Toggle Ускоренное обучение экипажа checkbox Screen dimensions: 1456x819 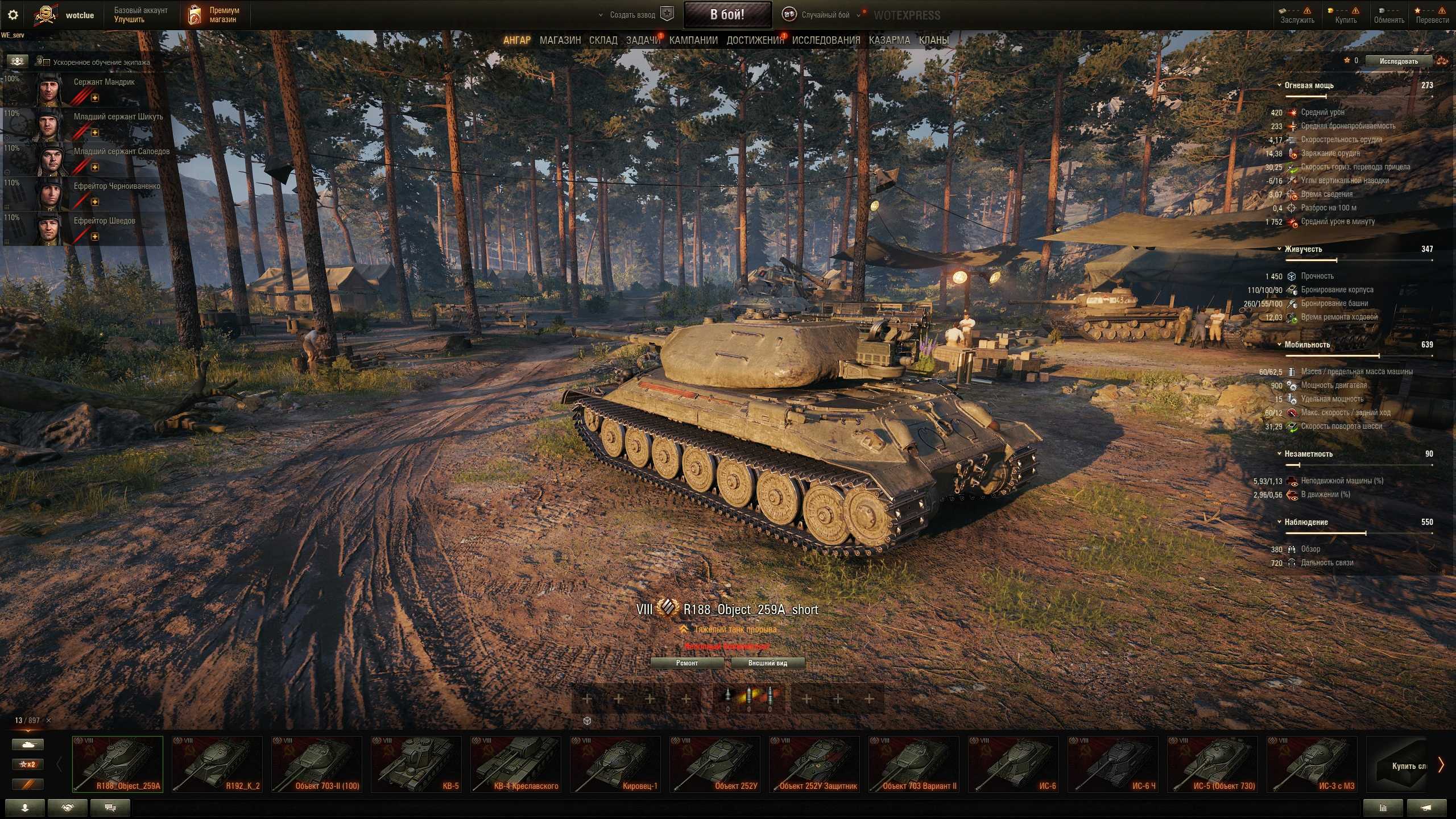pos(47,63)
